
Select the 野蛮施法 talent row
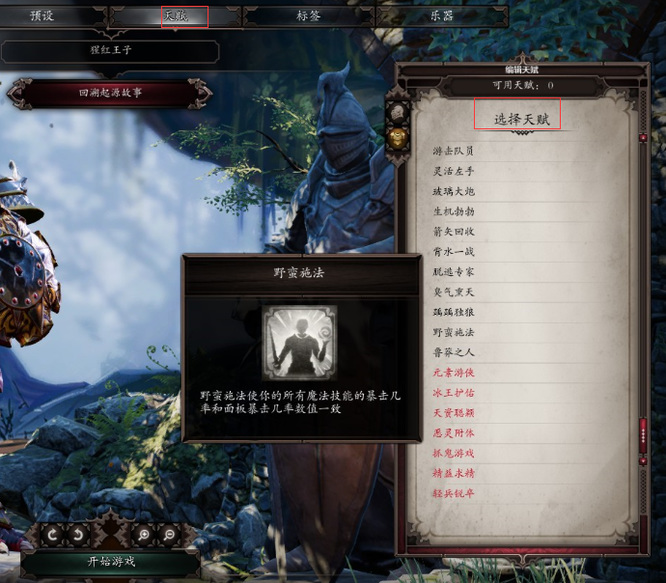453,331
